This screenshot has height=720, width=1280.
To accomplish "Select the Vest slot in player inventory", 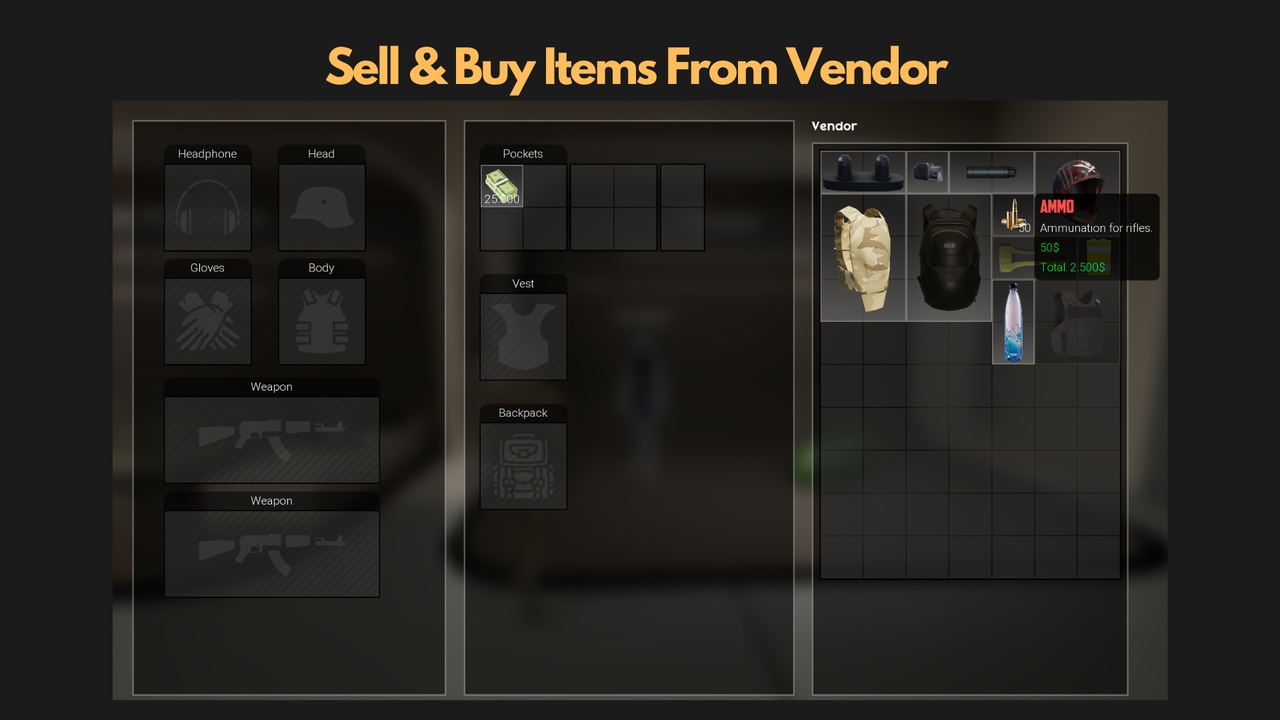I will (523, 336).
